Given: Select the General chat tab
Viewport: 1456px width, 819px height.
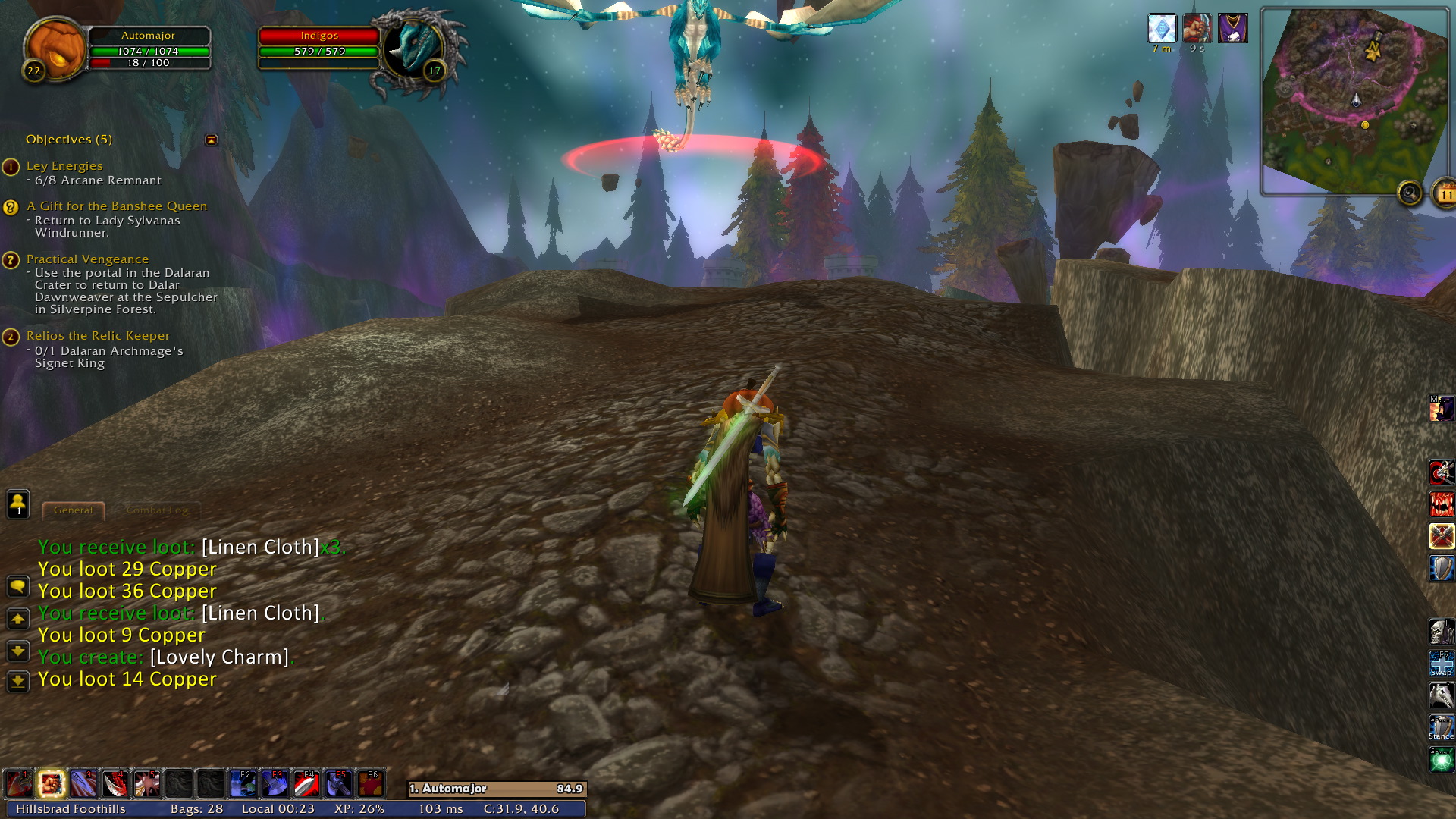Looking at the screenshot, I should coord(74,510).
